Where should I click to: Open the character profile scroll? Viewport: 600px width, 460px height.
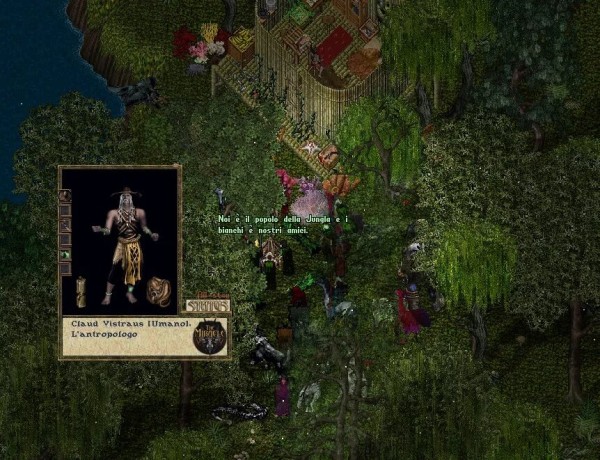pyautogui.click(x=79, y=291)
